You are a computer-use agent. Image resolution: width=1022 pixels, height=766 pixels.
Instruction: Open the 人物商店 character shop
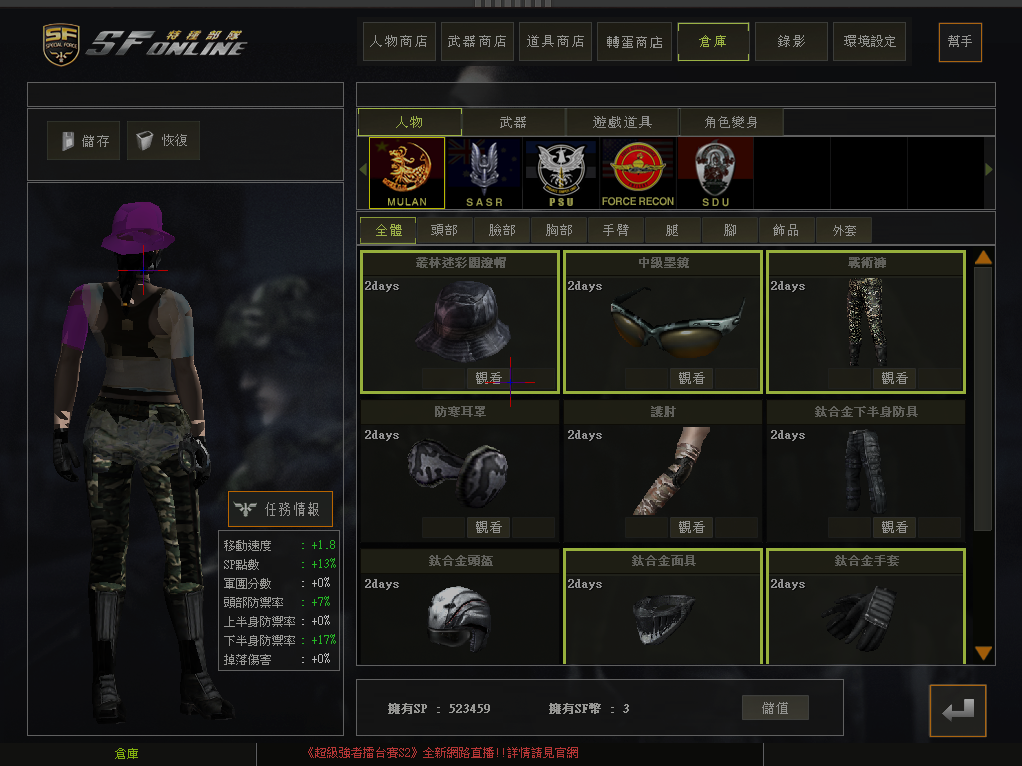399,42
